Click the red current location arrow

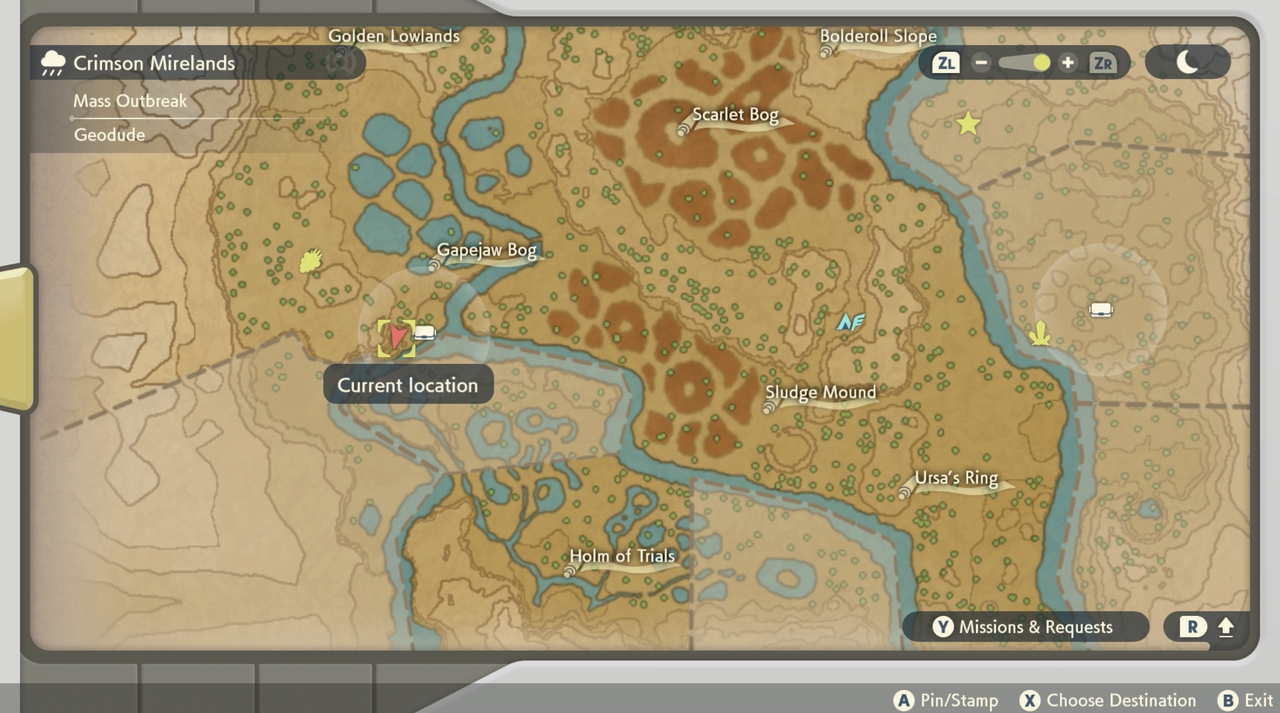tap(398, 336)
